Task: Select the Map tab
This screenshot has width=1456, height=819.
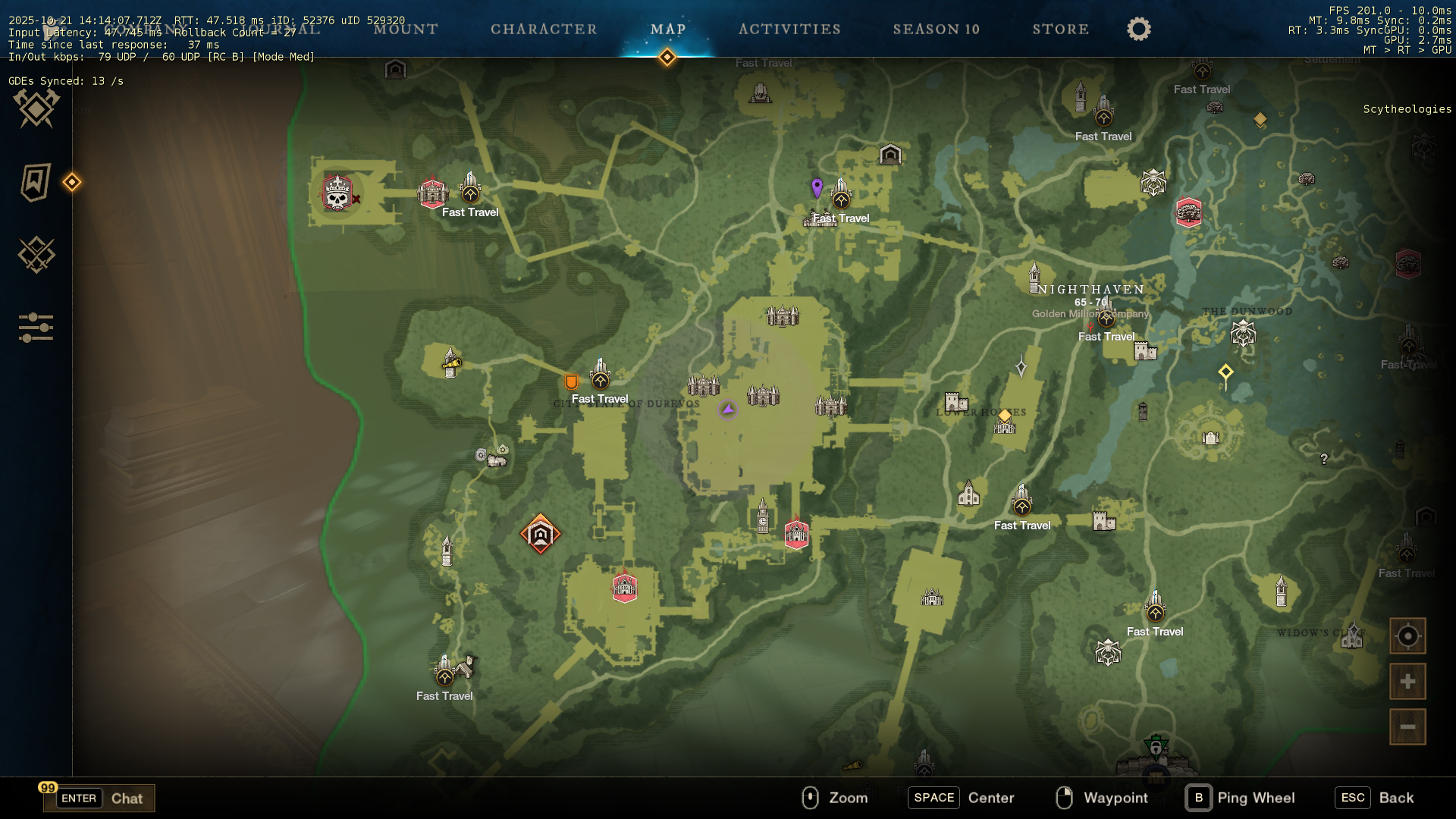Action: click(x=668, y=30)
